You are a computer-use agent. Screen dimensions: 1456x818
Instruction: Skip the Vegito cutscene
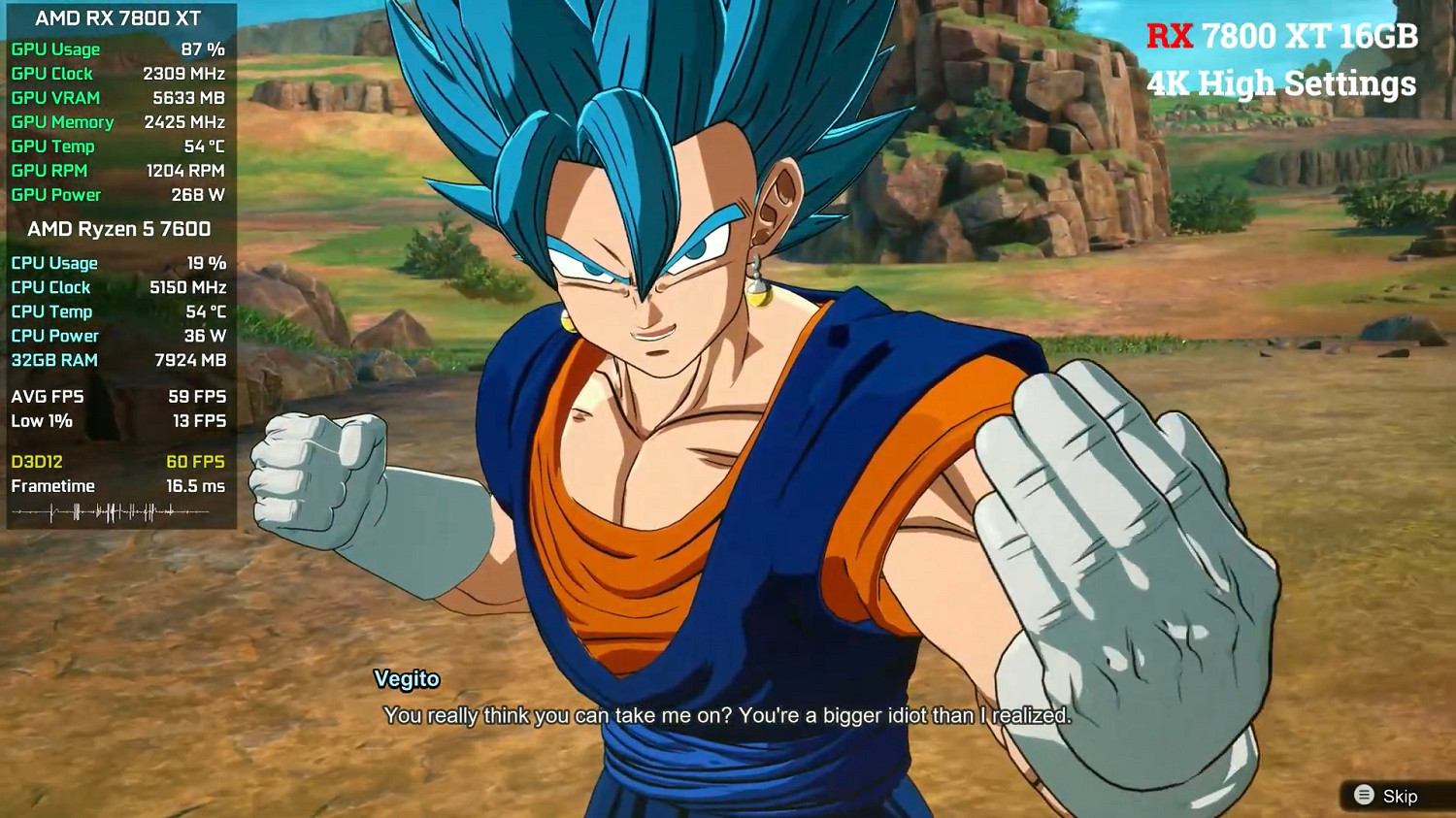pyautogui.click(x=1387, y=796)
